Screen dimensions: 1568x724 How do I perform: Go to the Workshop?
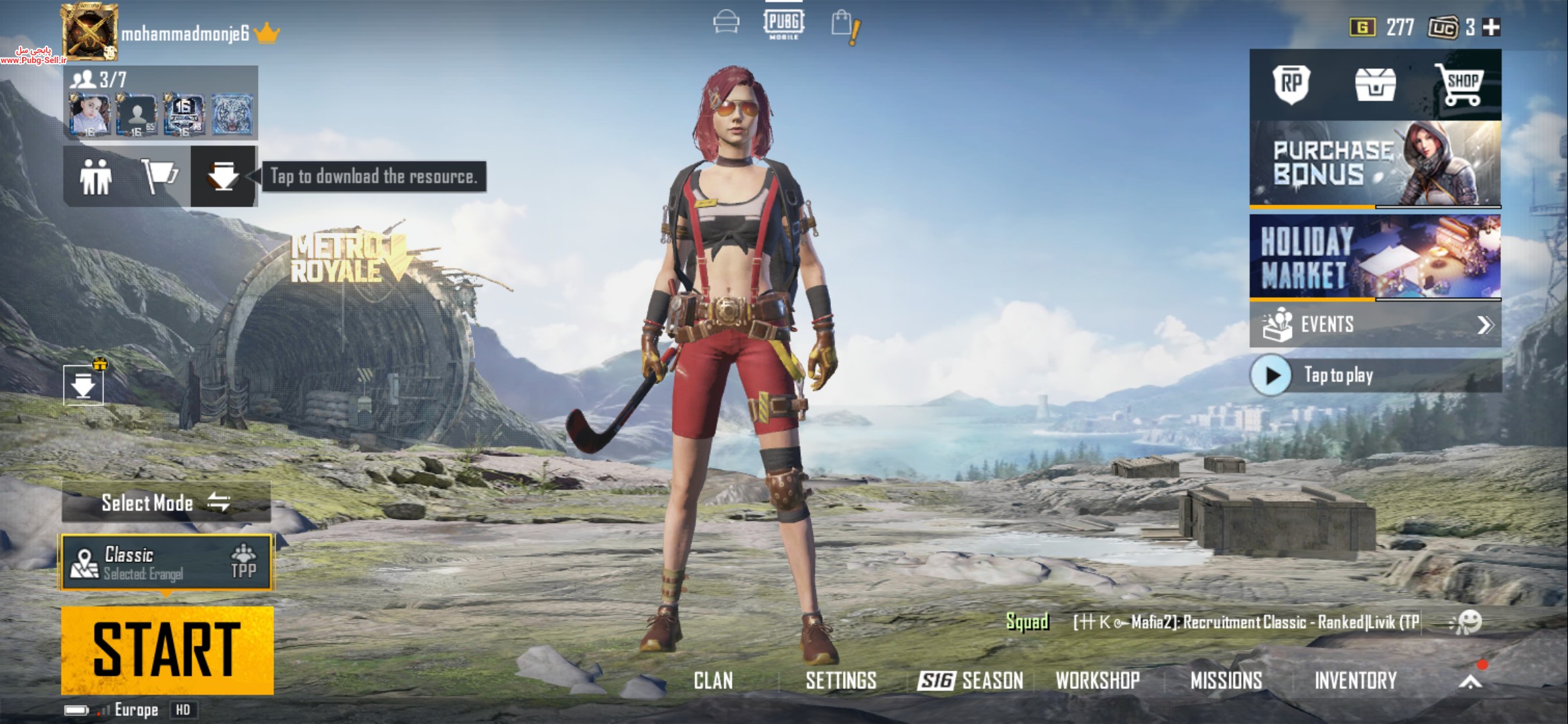(x=1098, y=681)
